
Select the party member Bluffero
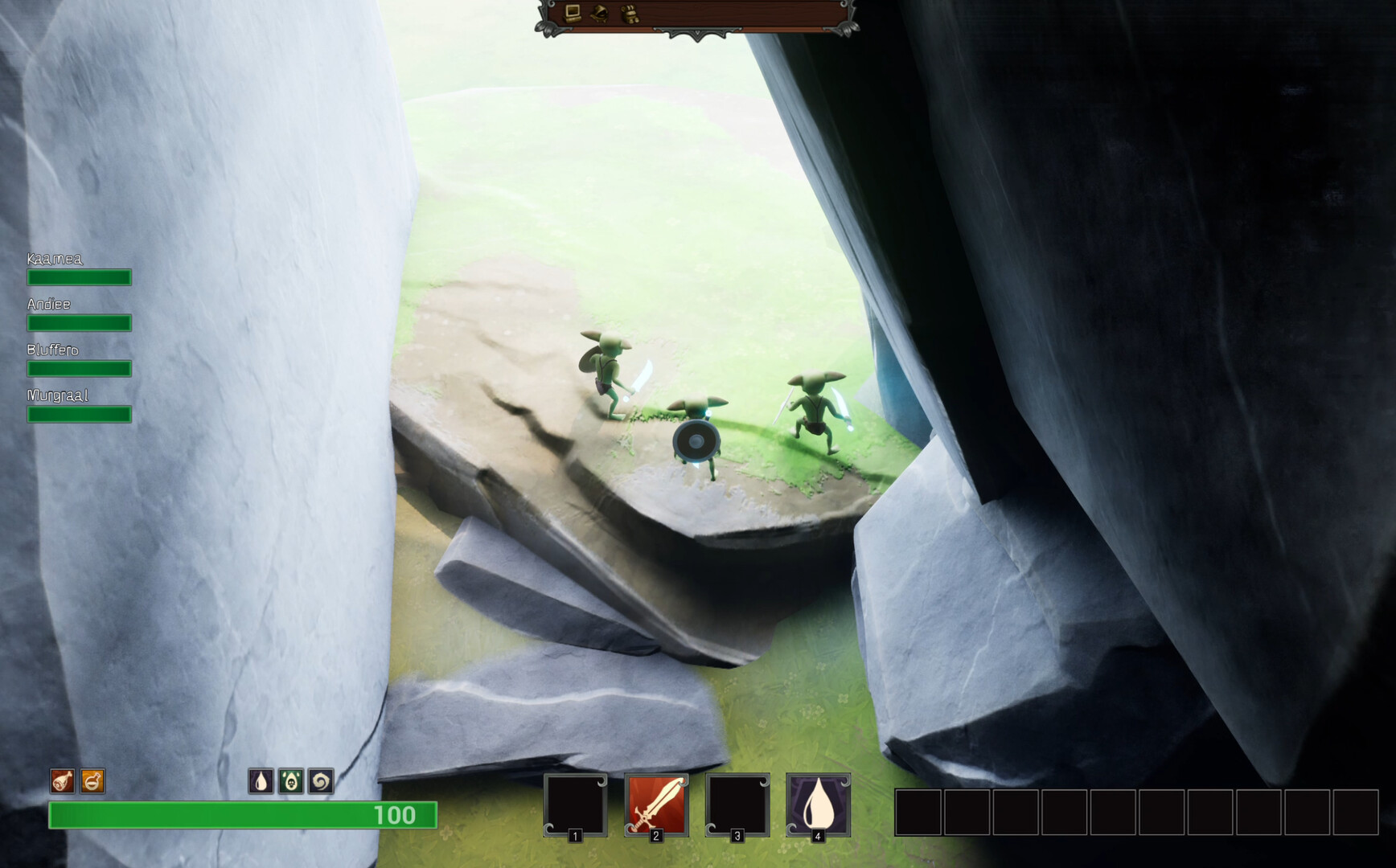click(79, 369)
